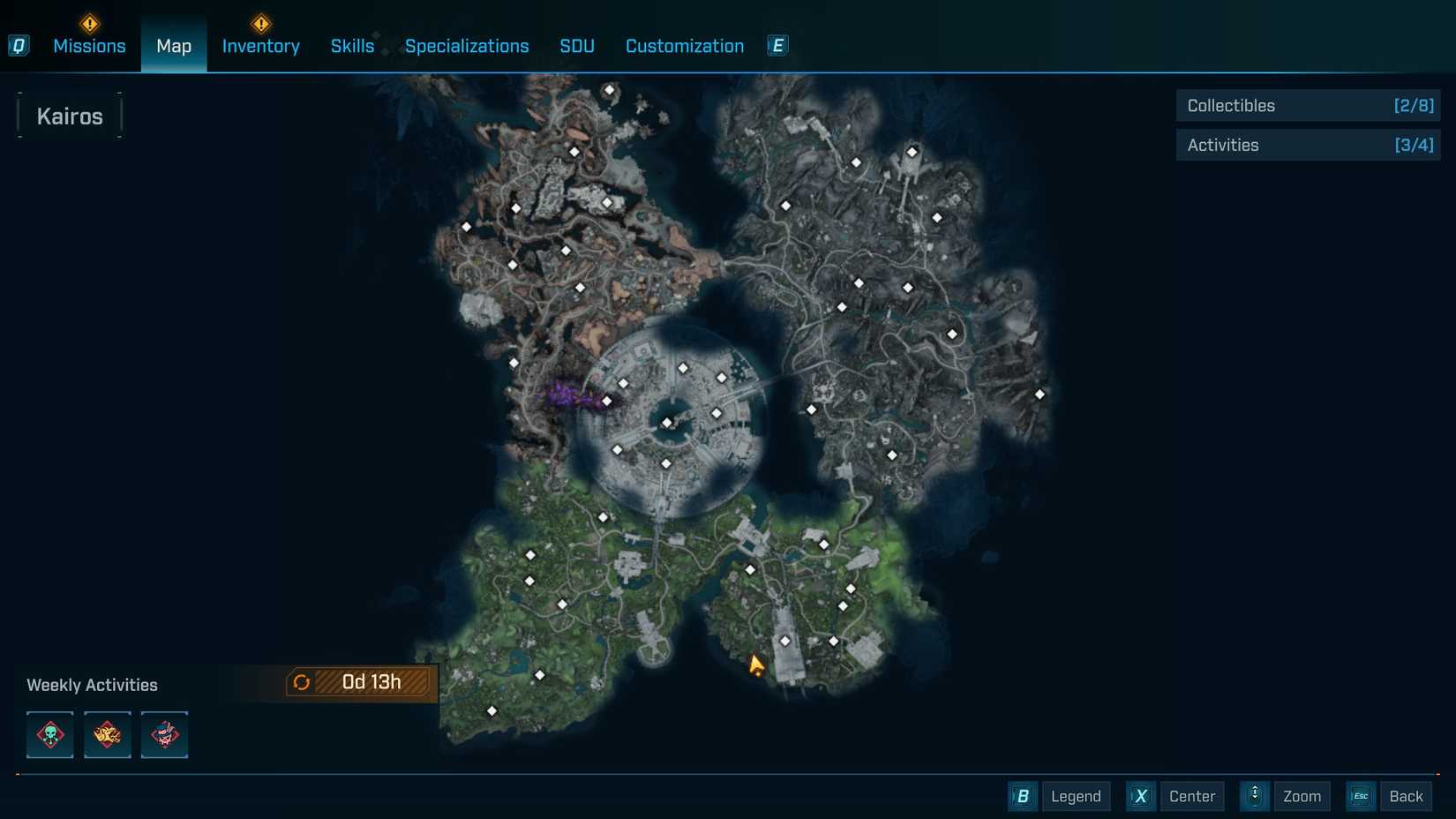Image resolution: width=1456 pixels, height=819 pixels.
Task: Select the Inventory tab
Action: point(260,45)
